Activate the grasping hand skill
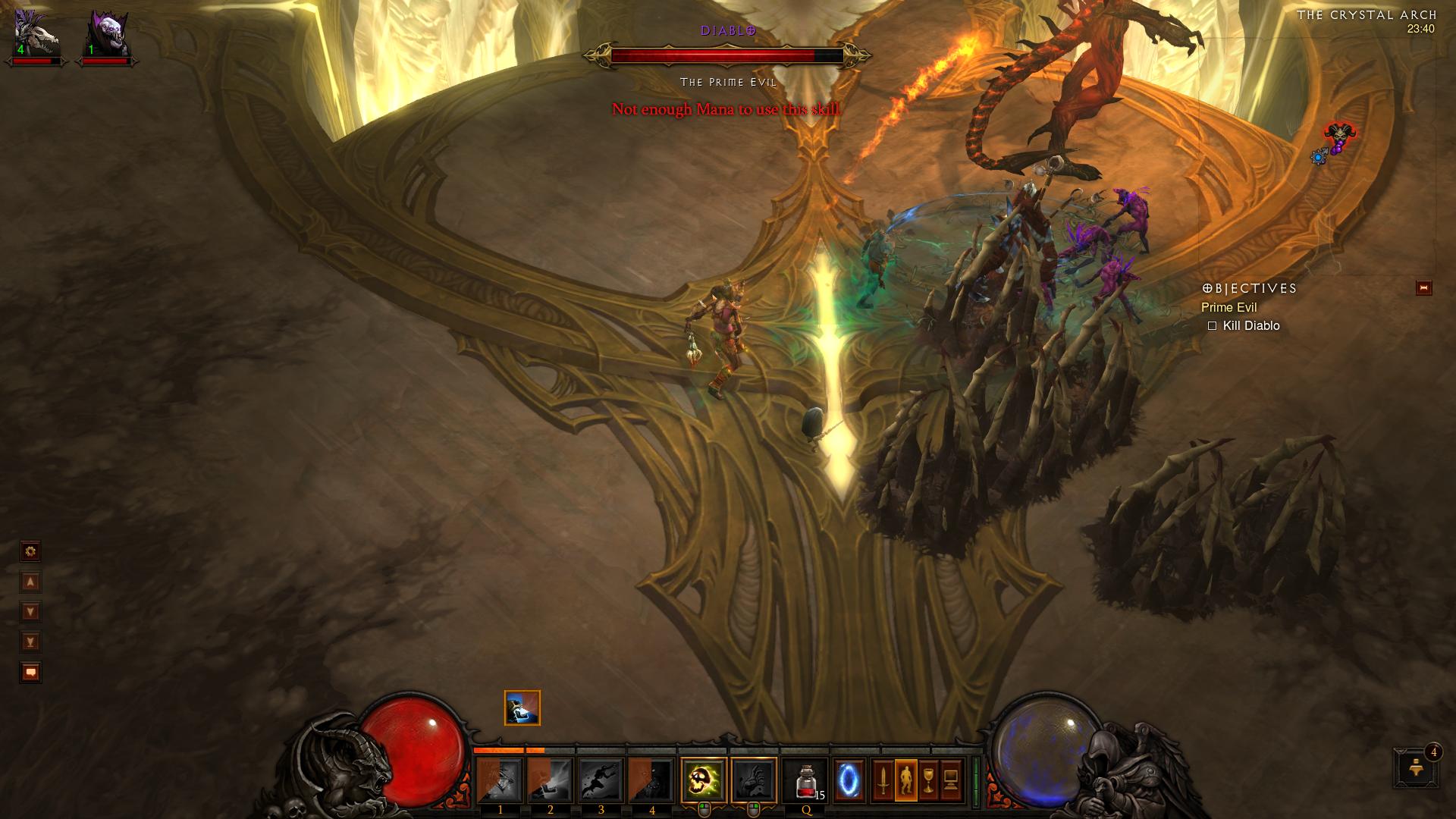Viewport: 1456px width, 819px height. pyautogui.click(x=754, y=780)
